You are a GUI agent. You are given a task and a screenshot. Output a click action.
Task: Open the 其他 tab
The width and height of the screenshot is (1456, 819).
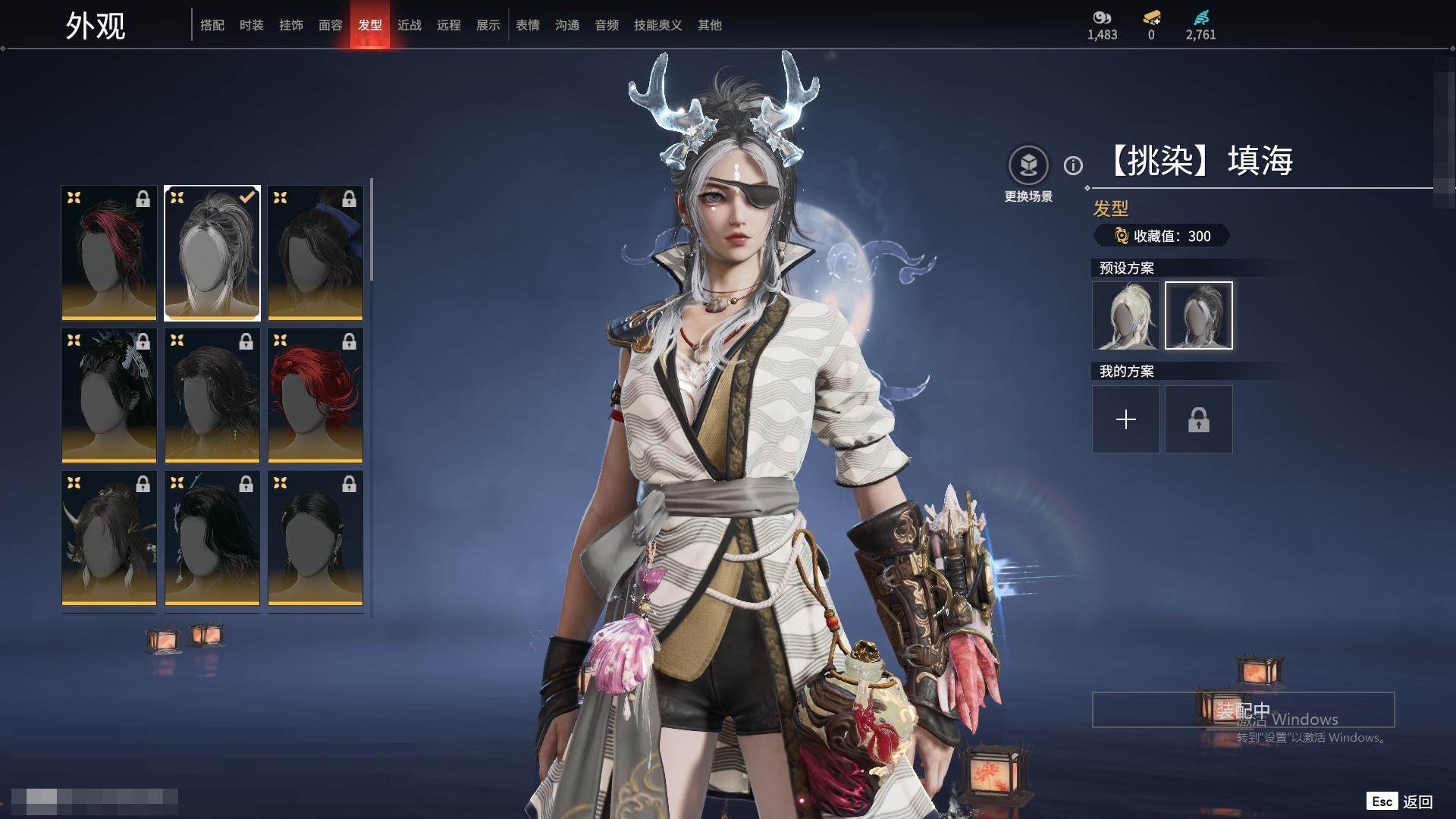point(710,25)
